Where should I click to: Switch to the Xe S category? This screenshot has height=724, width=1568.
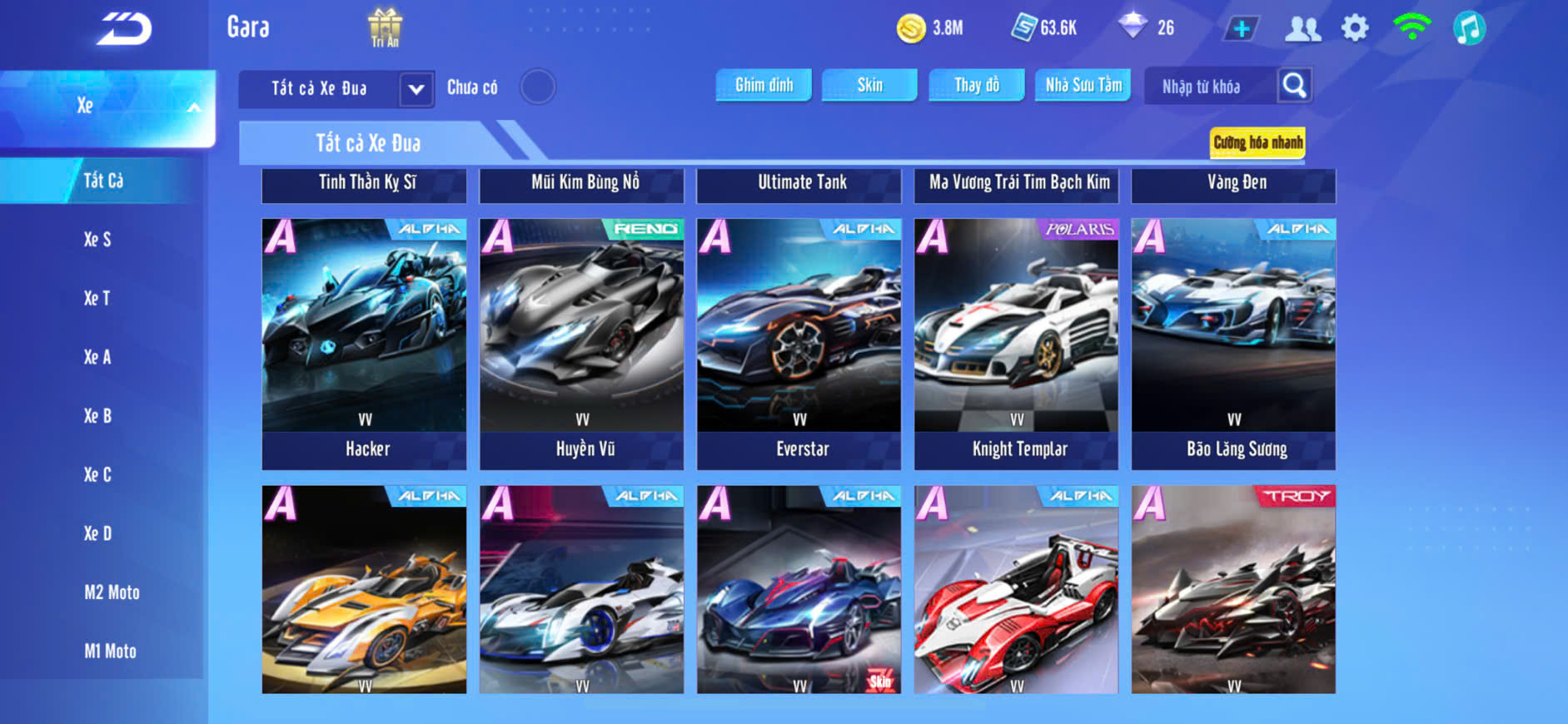click(97, 240)
